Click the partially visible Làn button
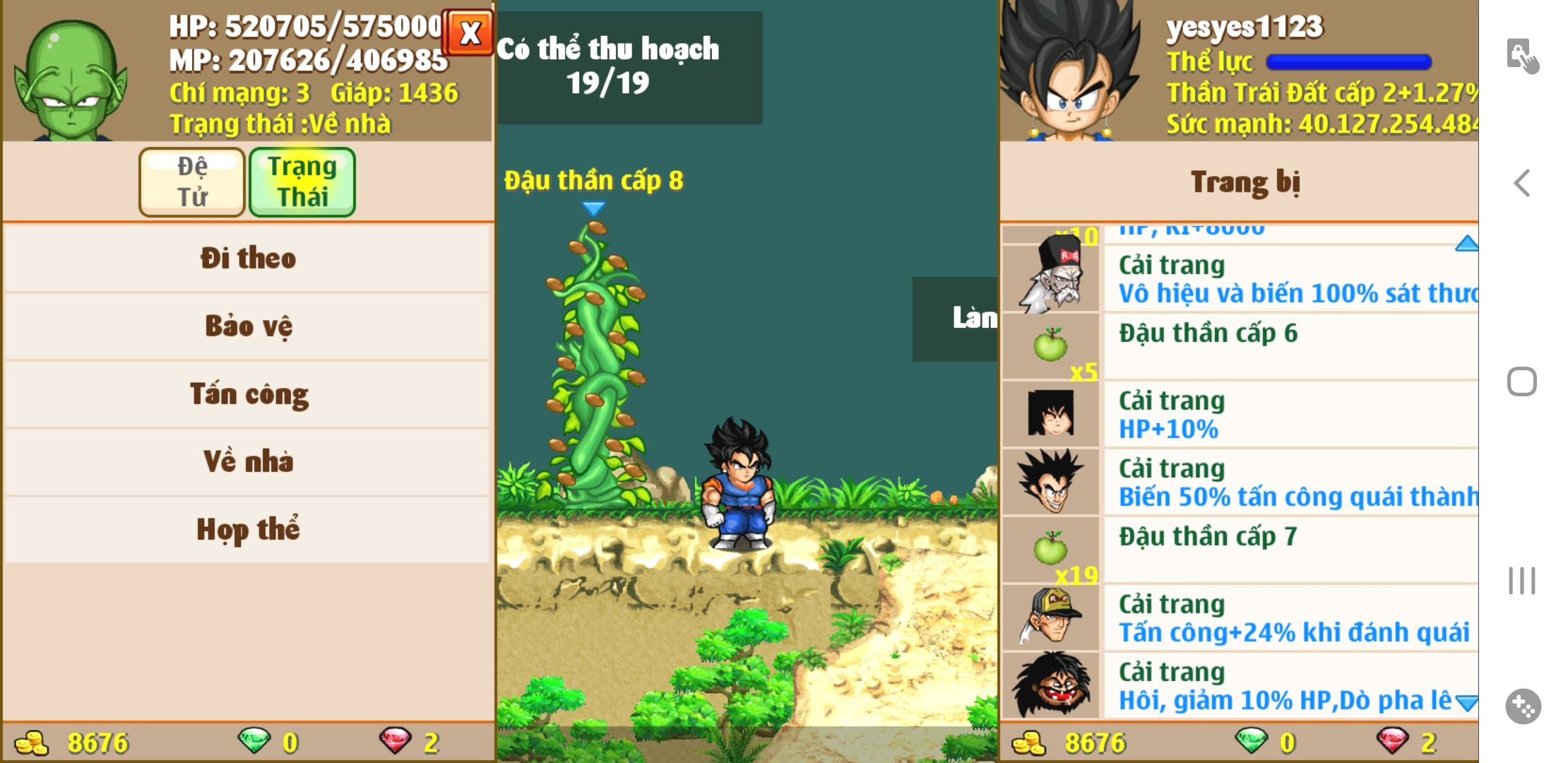 pos(956,319)
